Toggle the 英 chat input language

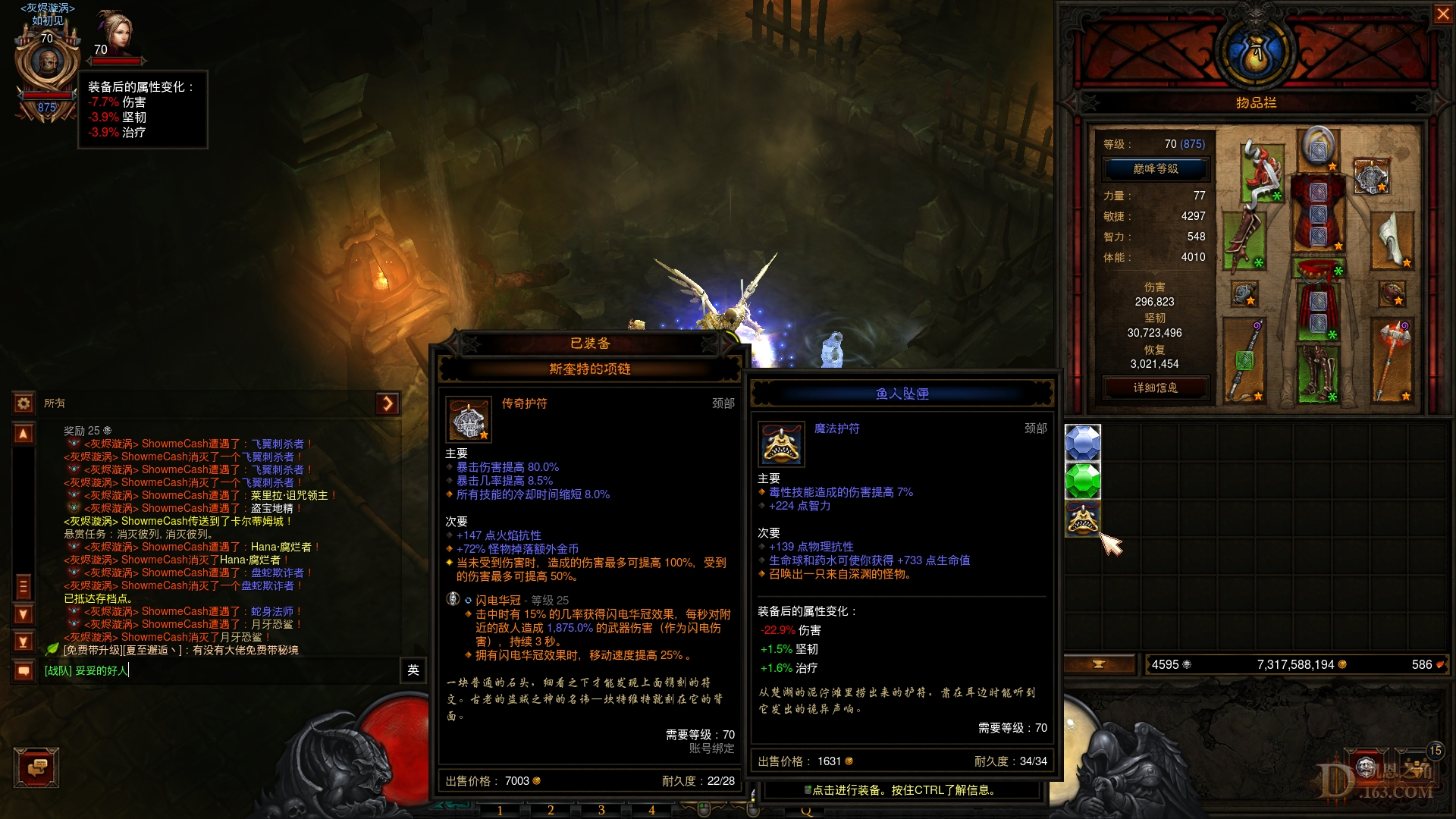tap(412, 672)
